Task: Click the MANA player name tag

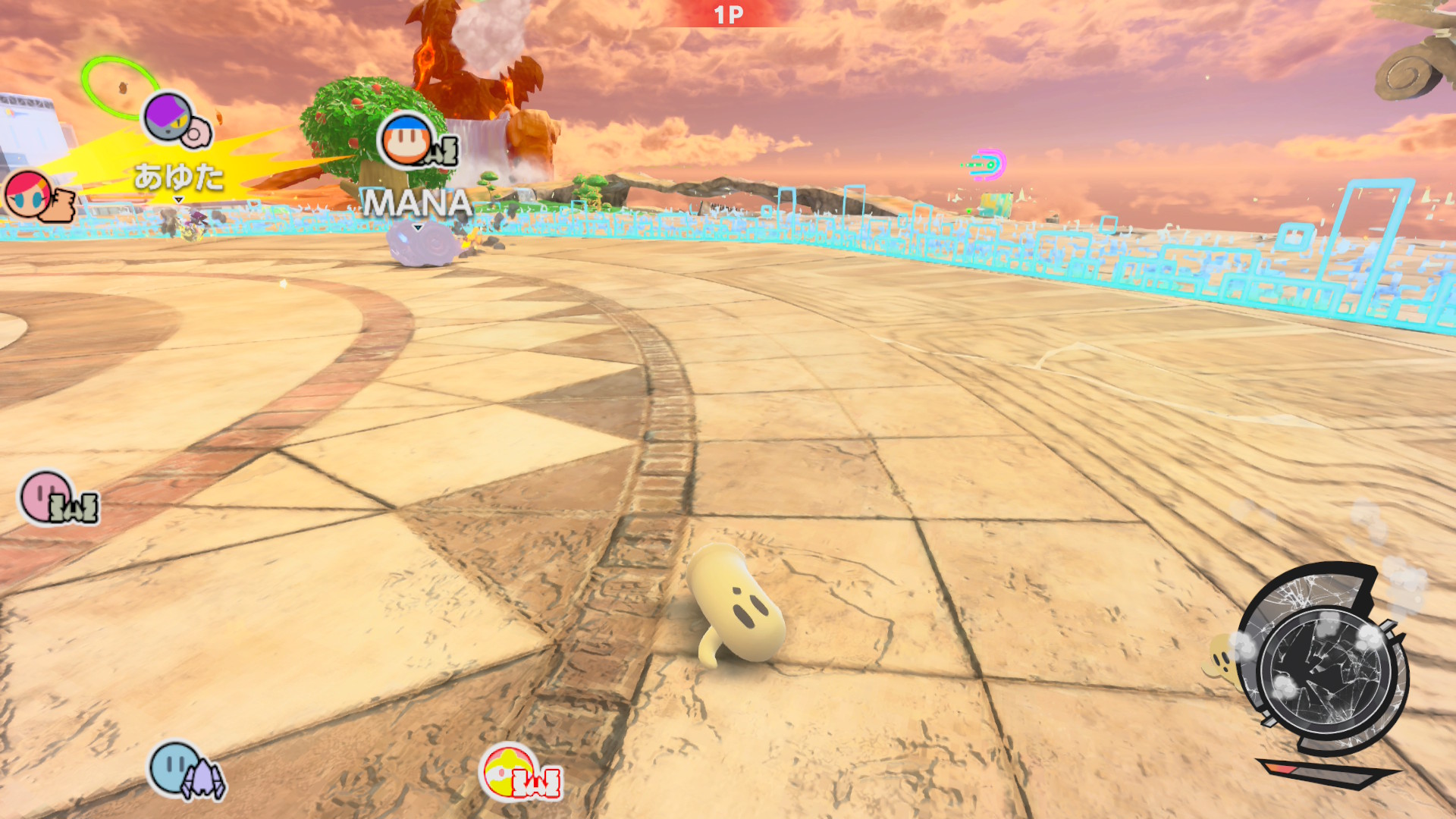Action: coord(418,203)
